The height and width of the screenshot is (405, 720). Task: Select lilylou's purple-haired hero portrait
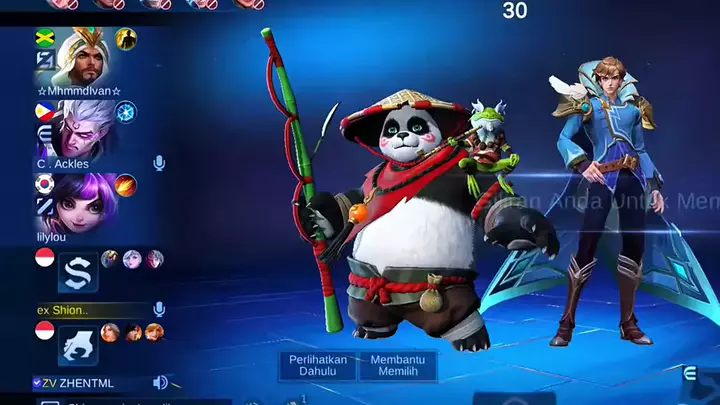[x=83, y=202]
